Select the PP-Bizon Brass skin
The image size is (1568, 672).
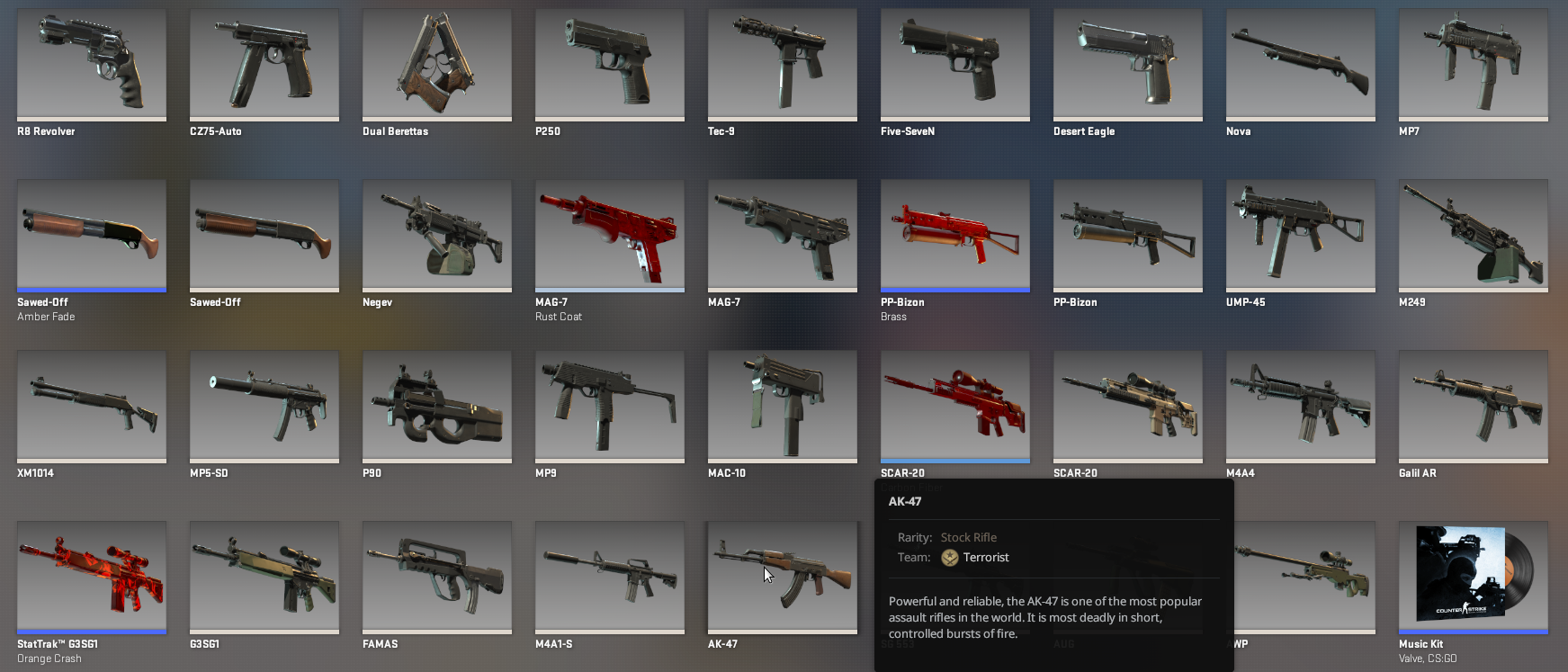pos(954,234)
